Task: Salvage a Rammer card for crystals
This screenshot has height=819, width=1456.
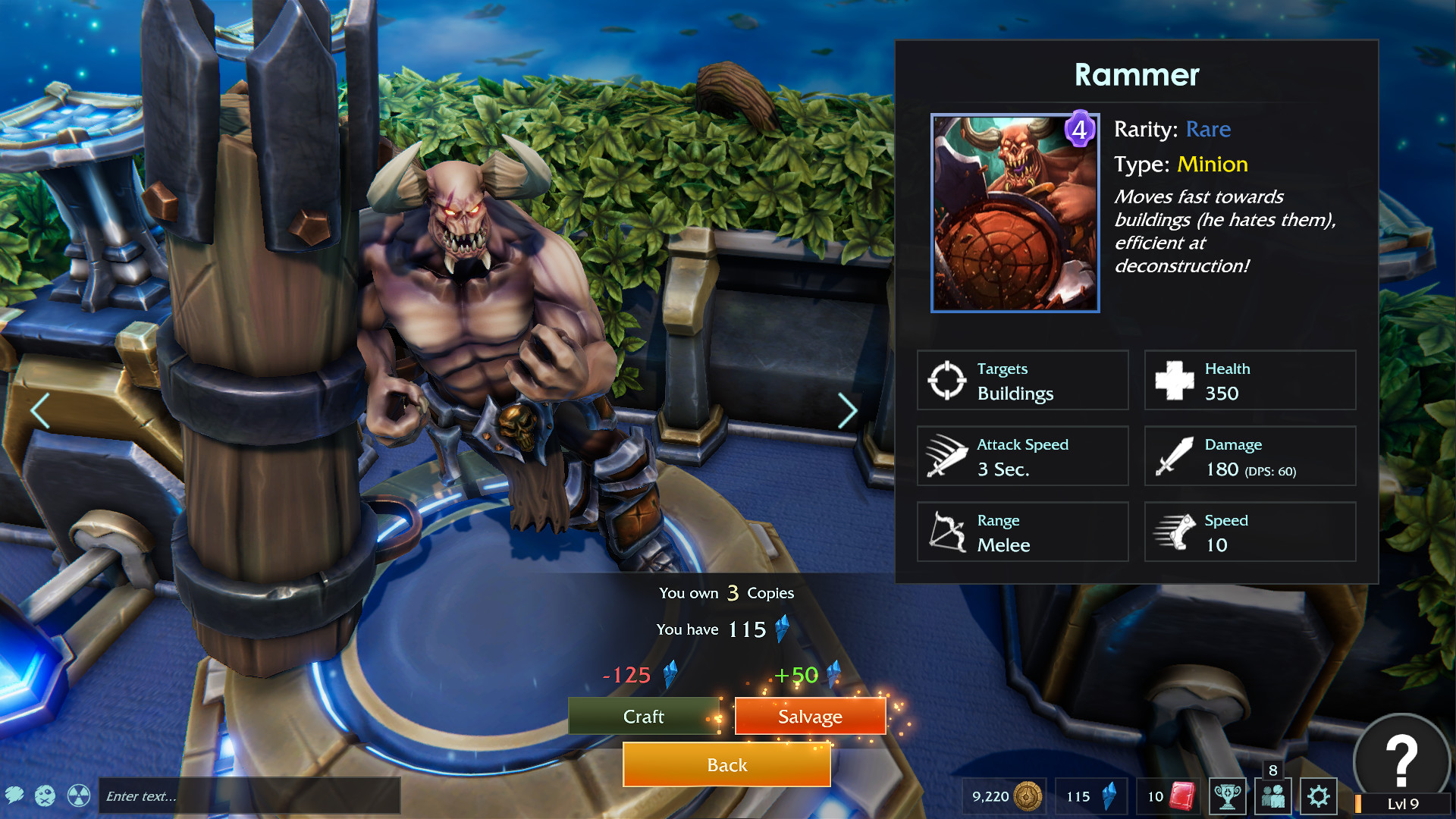Action: point(810,717)
